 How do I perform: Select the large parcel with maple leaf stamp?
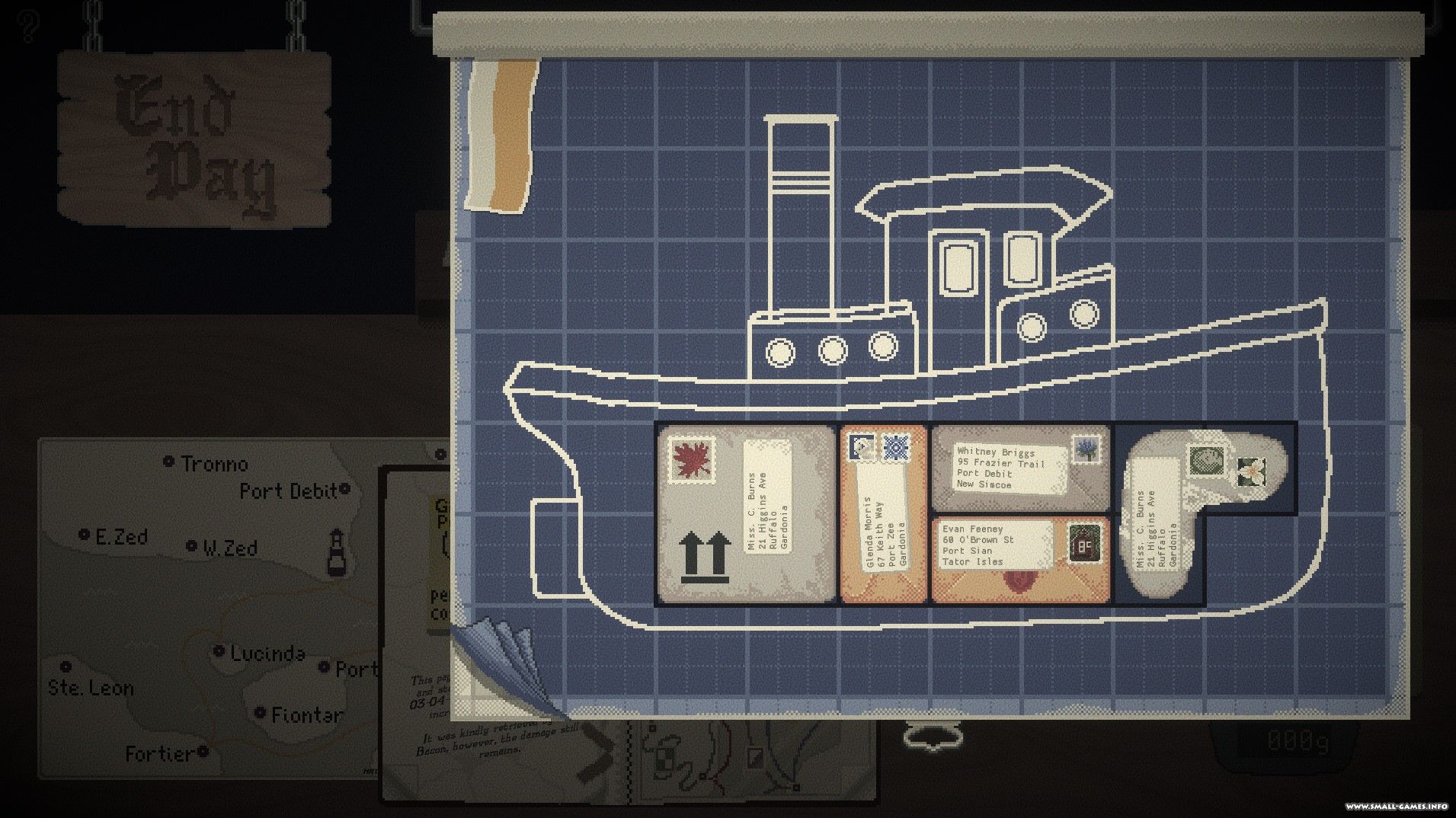pos(746,514)
